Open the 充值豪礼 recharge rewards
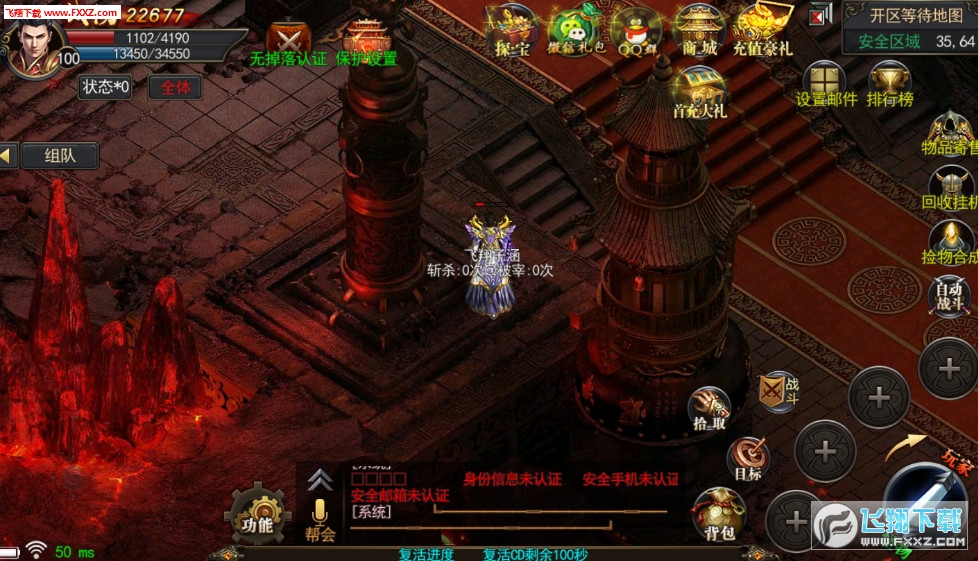 point(762,31)
